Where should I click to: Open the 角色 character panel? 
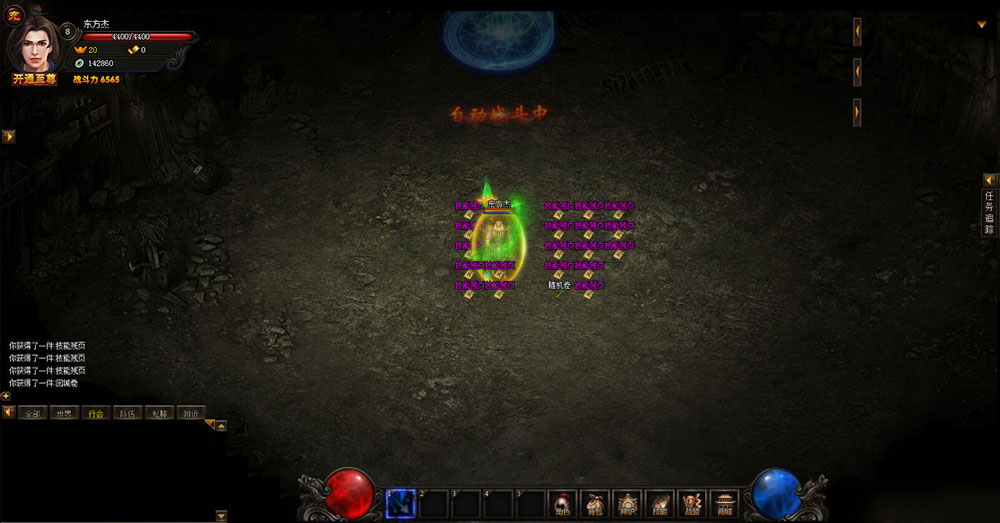click(x=563, y=503)
